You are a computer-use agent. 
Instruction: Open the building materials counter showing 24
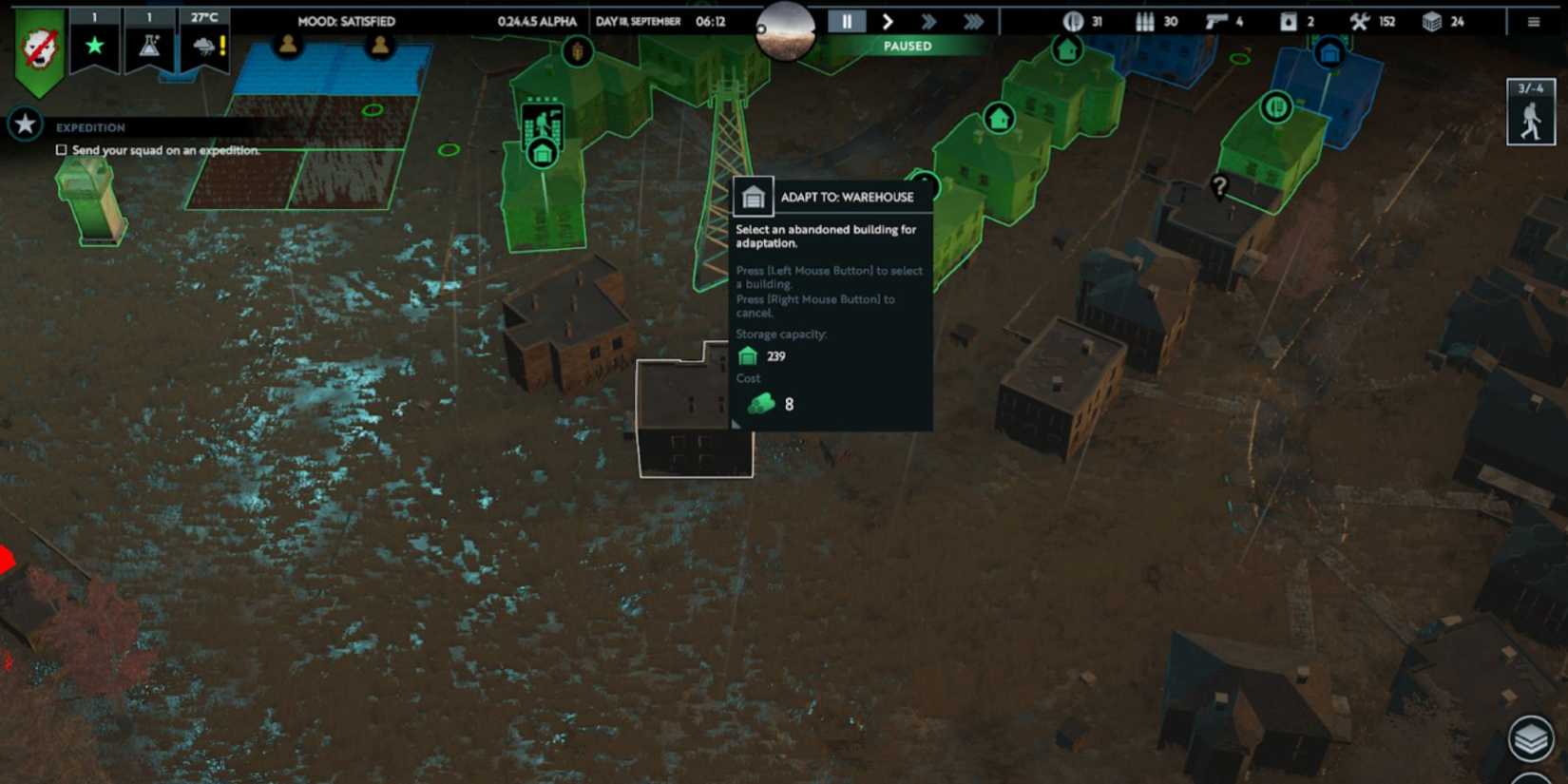click(1431, 20)
